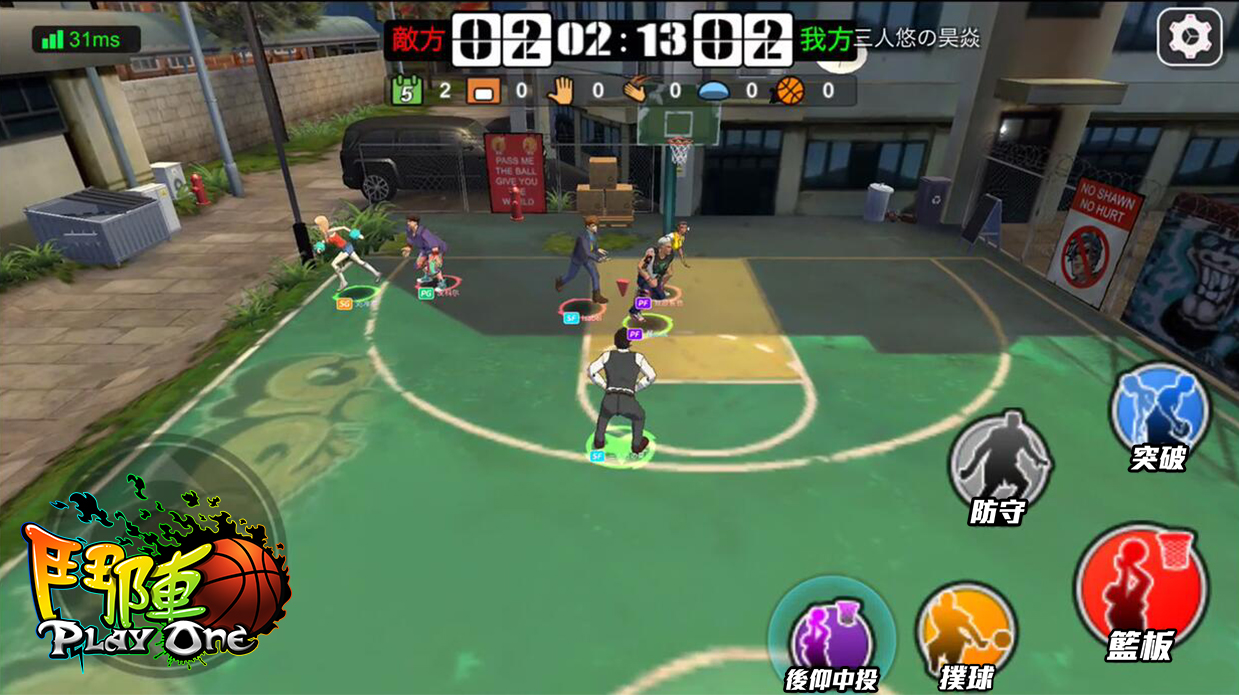Activate the 突破 breakthrough skill
Image resolution: width=1239 pixels, height=695 pixels.
pyautogui.click(x=1159, y=411)
